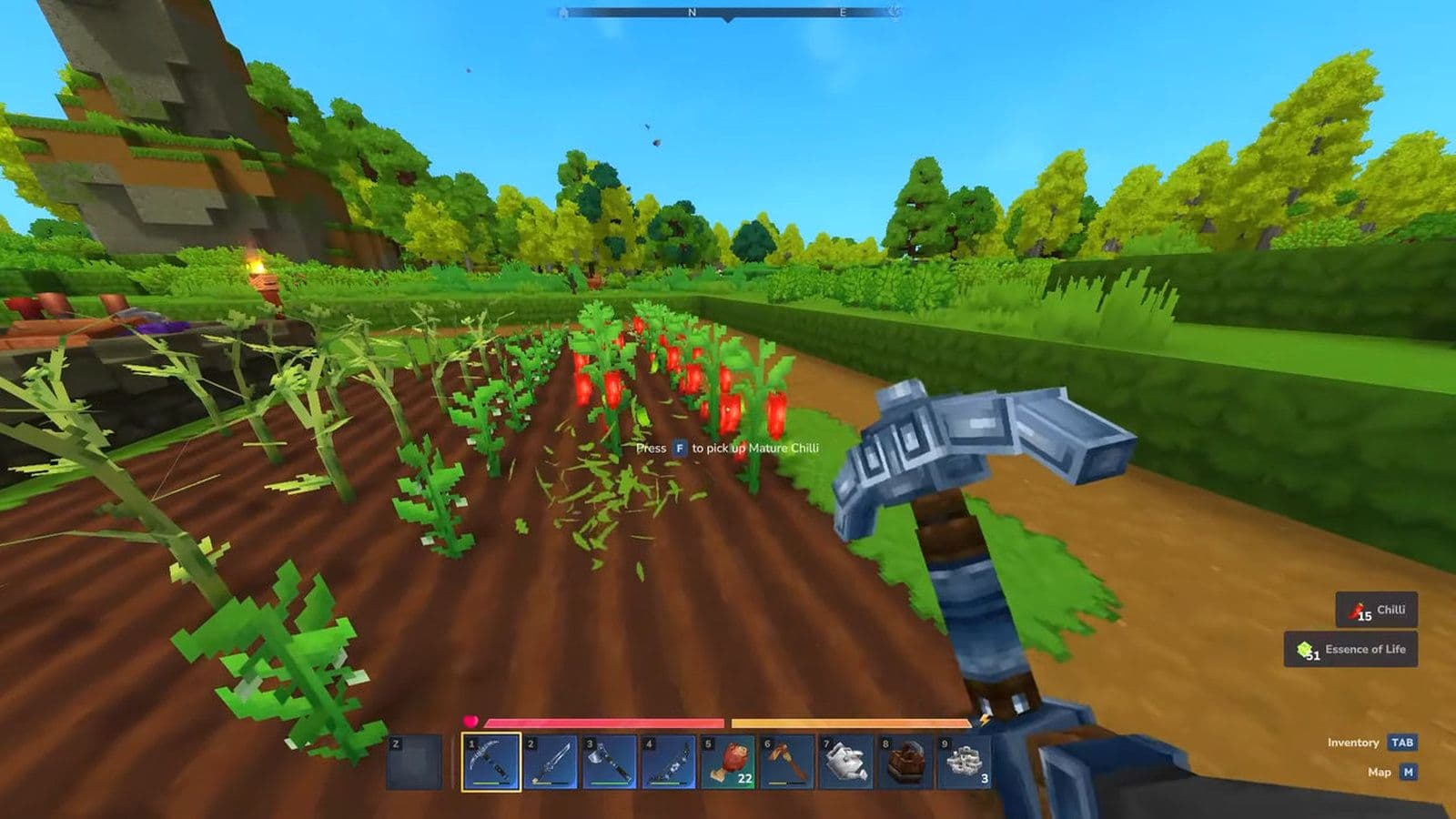Select the basket in hotbar slot 8
The height and width of the screenshot is (819, 1456).
tap(905, 764)
